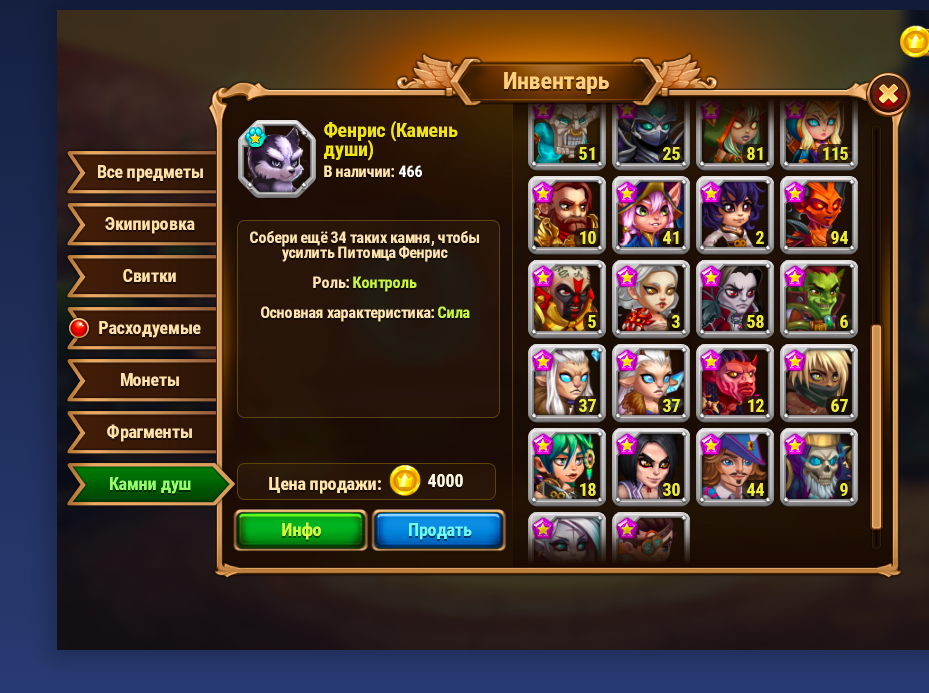The image size is (929, 693).
Task: Switch to the Все предметы tab
Action: (x=148, y=172)
